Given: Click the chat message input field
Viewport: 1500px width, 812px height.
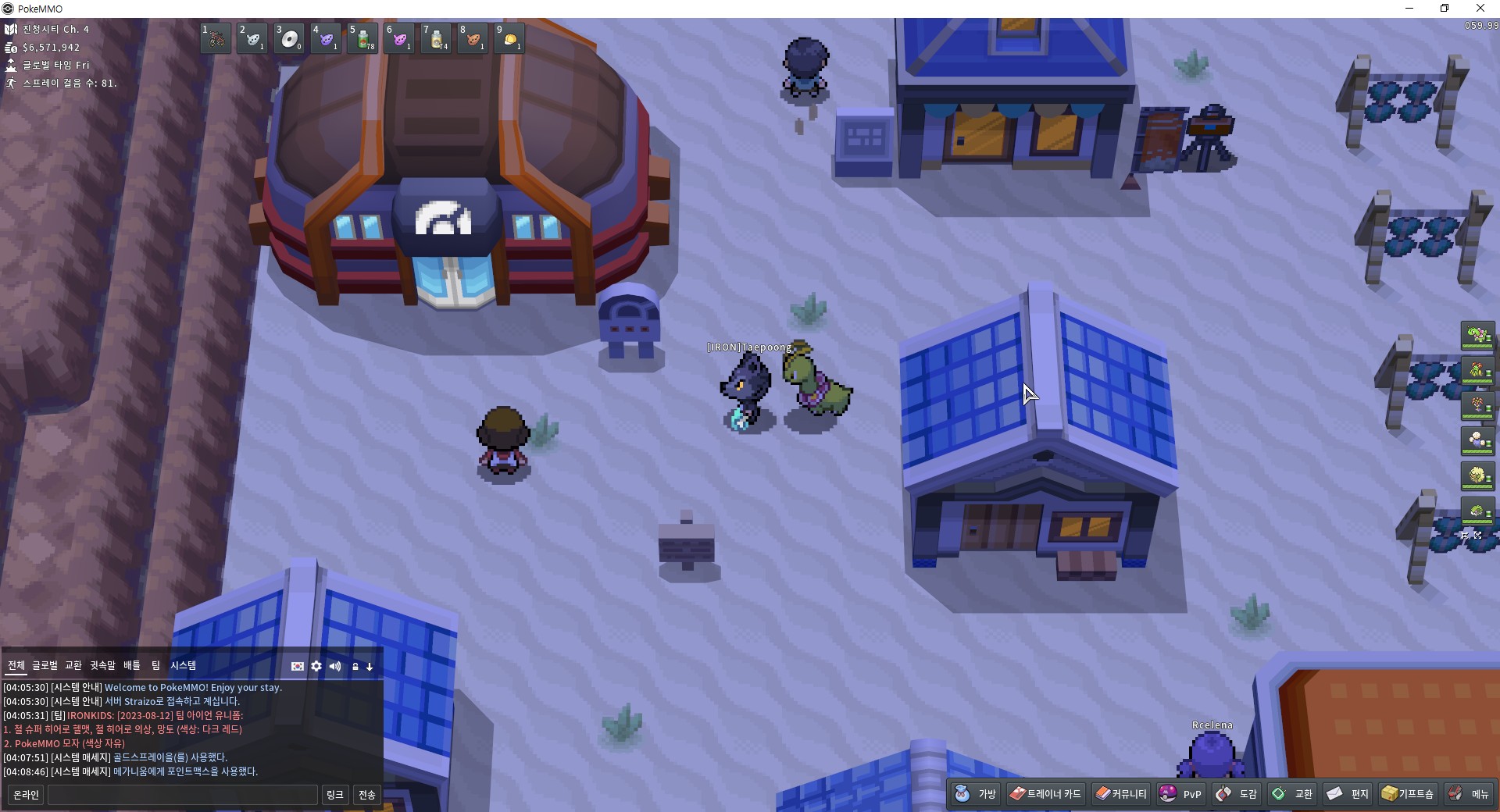Looking at the screenshot, I should pos(183,795).
